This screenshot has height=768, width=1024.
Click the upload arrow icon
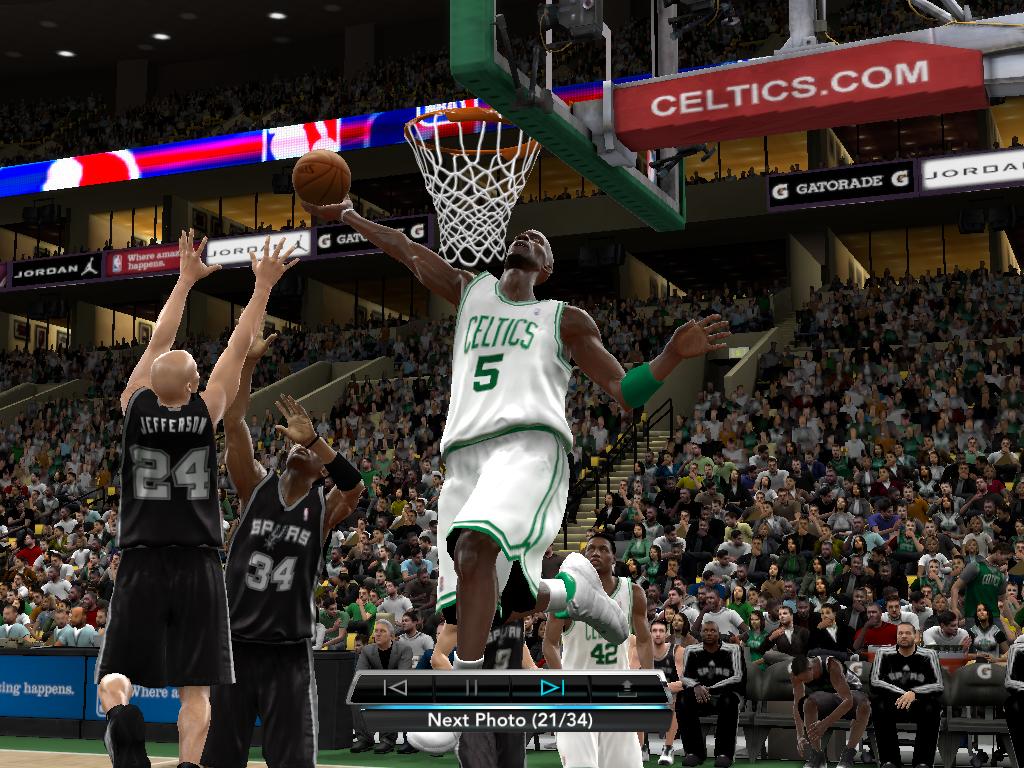coord(628,687)
